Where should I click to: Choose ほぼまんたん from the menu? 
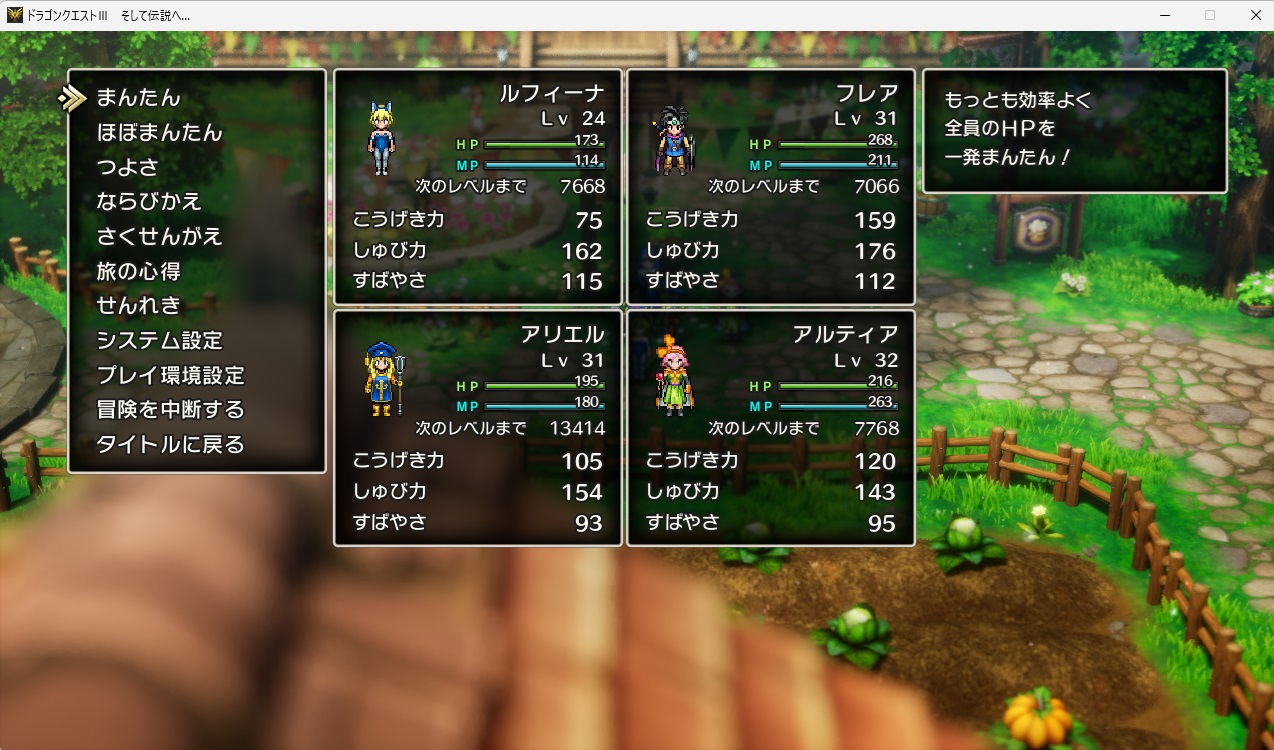(159, 133)
